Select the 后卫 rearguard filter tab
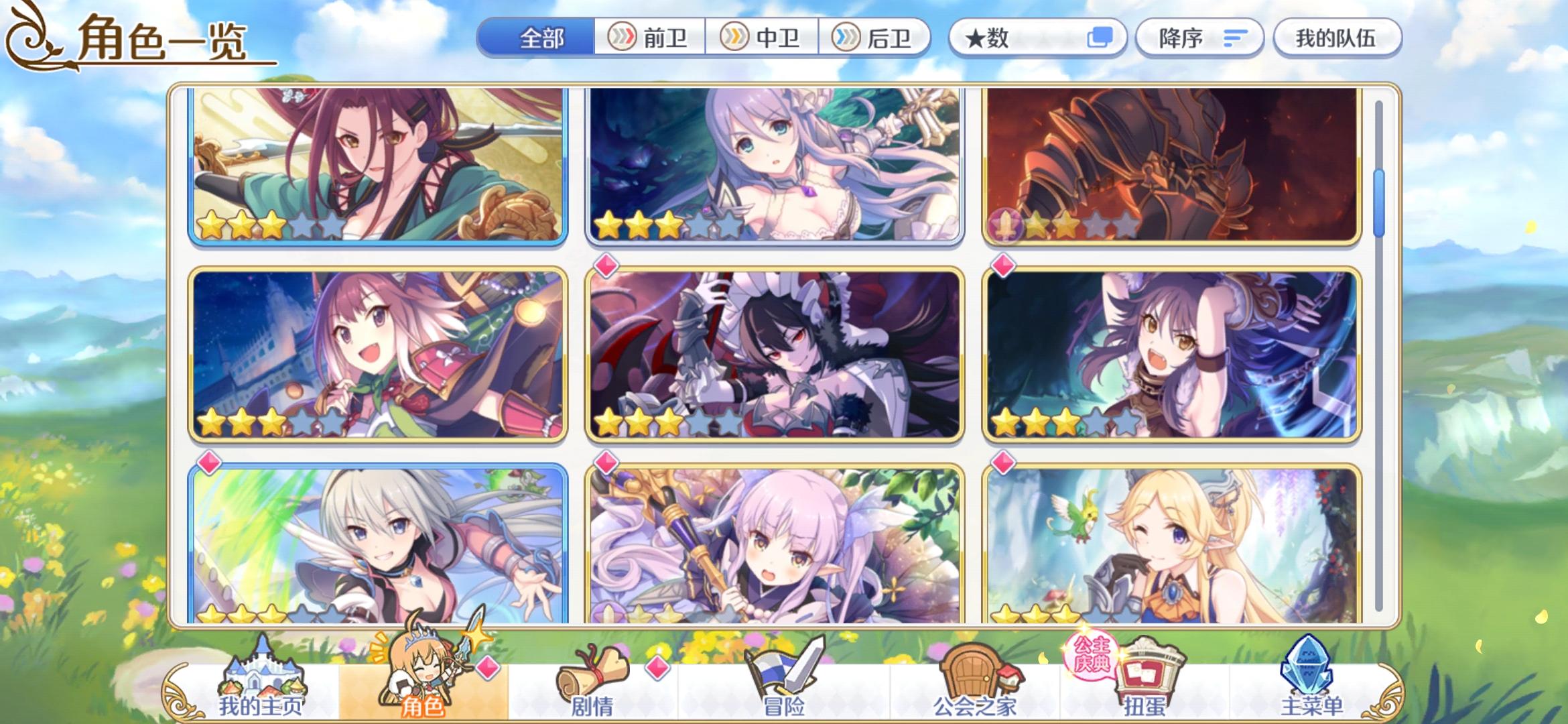 tap(874, 38)
